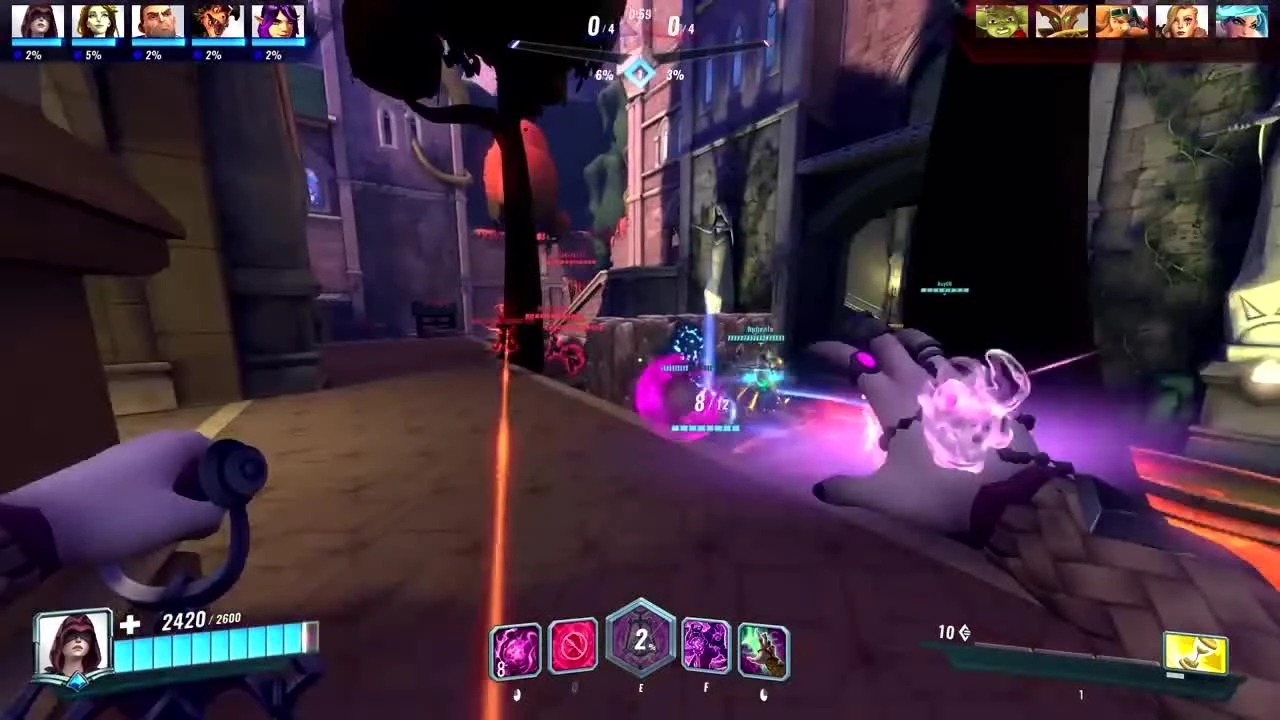Viewport: 1280px width, 720px height.
Task: Click the objective point marker at screen top center
Action: (640, 72)
